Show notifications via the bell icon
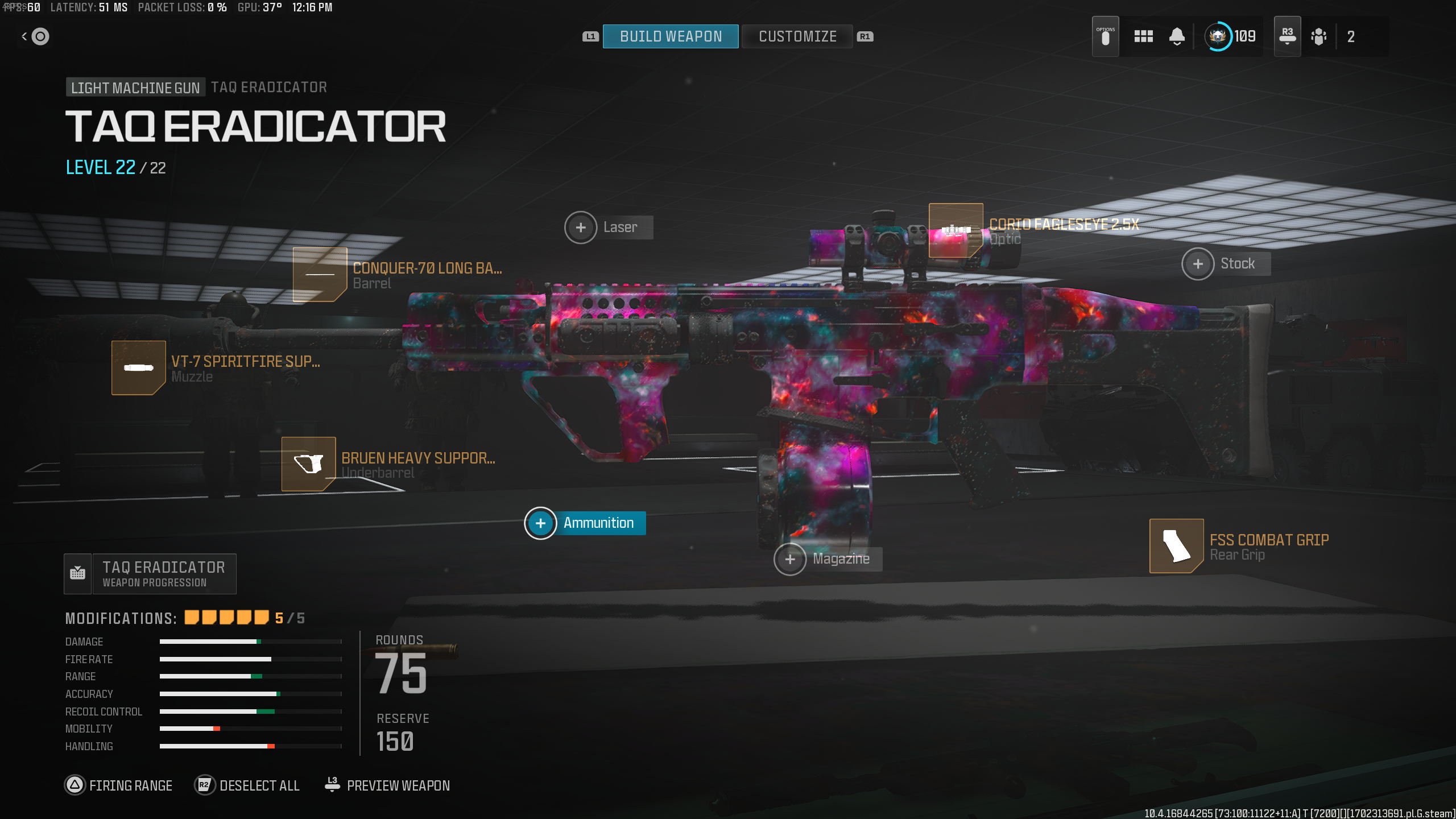The image size is (1456, 819). 1177,36
